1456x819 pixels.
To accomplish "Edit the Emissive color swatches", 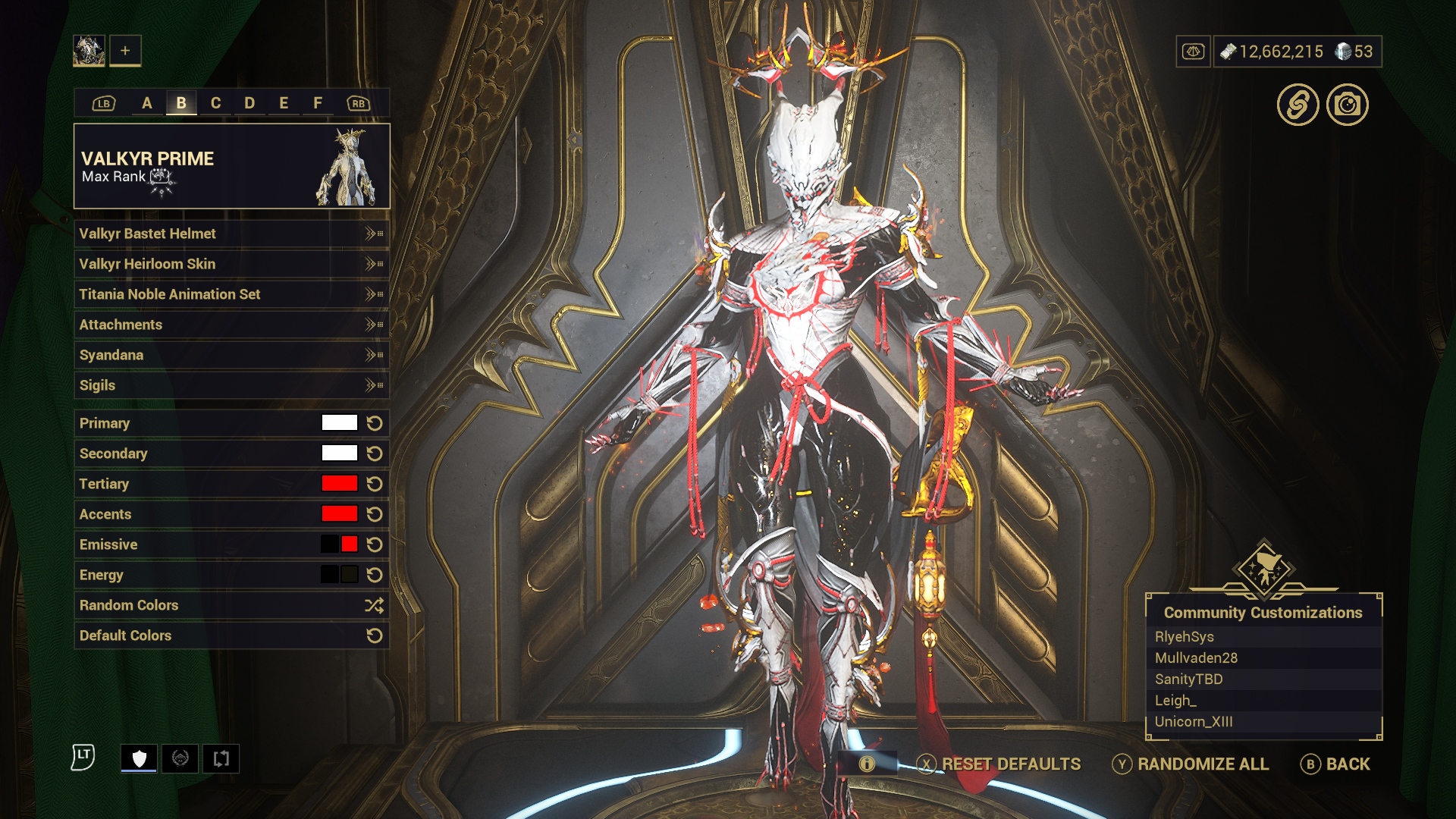I will pos(339,544).
